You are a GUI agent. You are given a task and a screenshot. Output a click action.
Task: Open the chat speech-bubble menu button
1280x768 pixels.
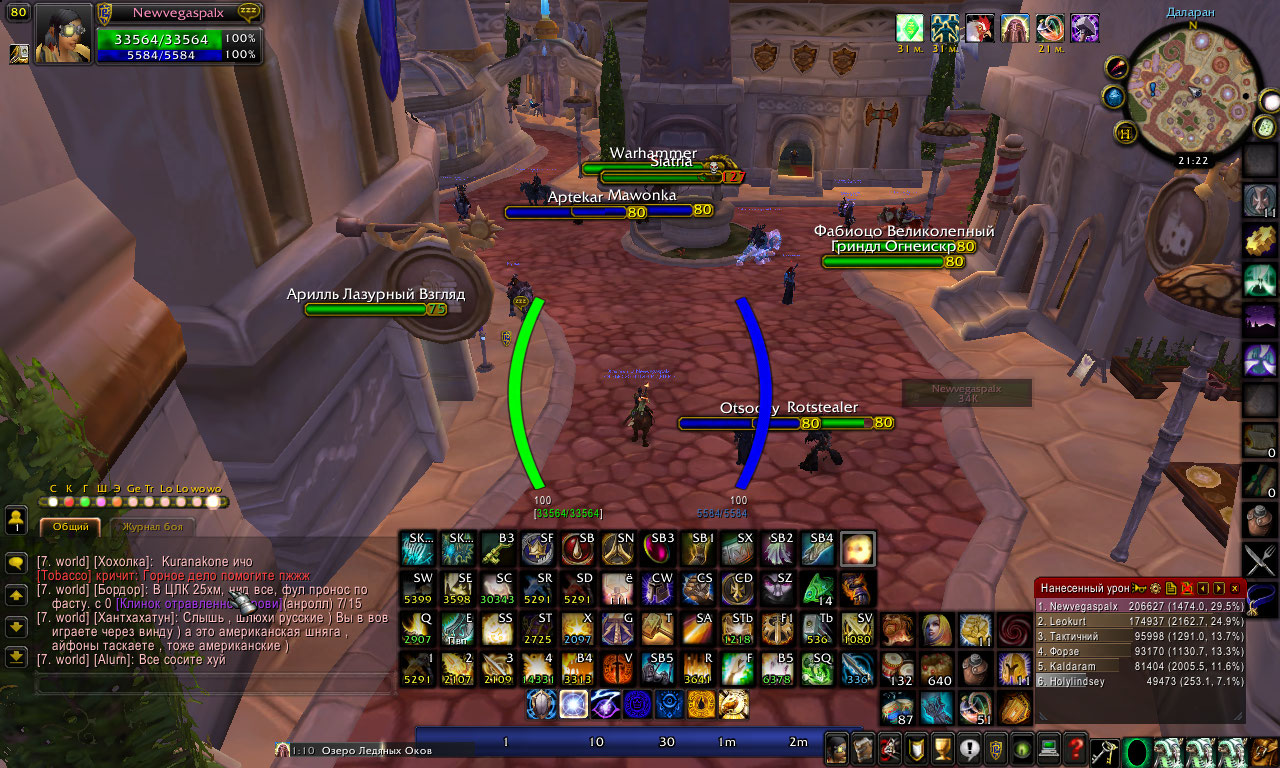click(16, 563)
